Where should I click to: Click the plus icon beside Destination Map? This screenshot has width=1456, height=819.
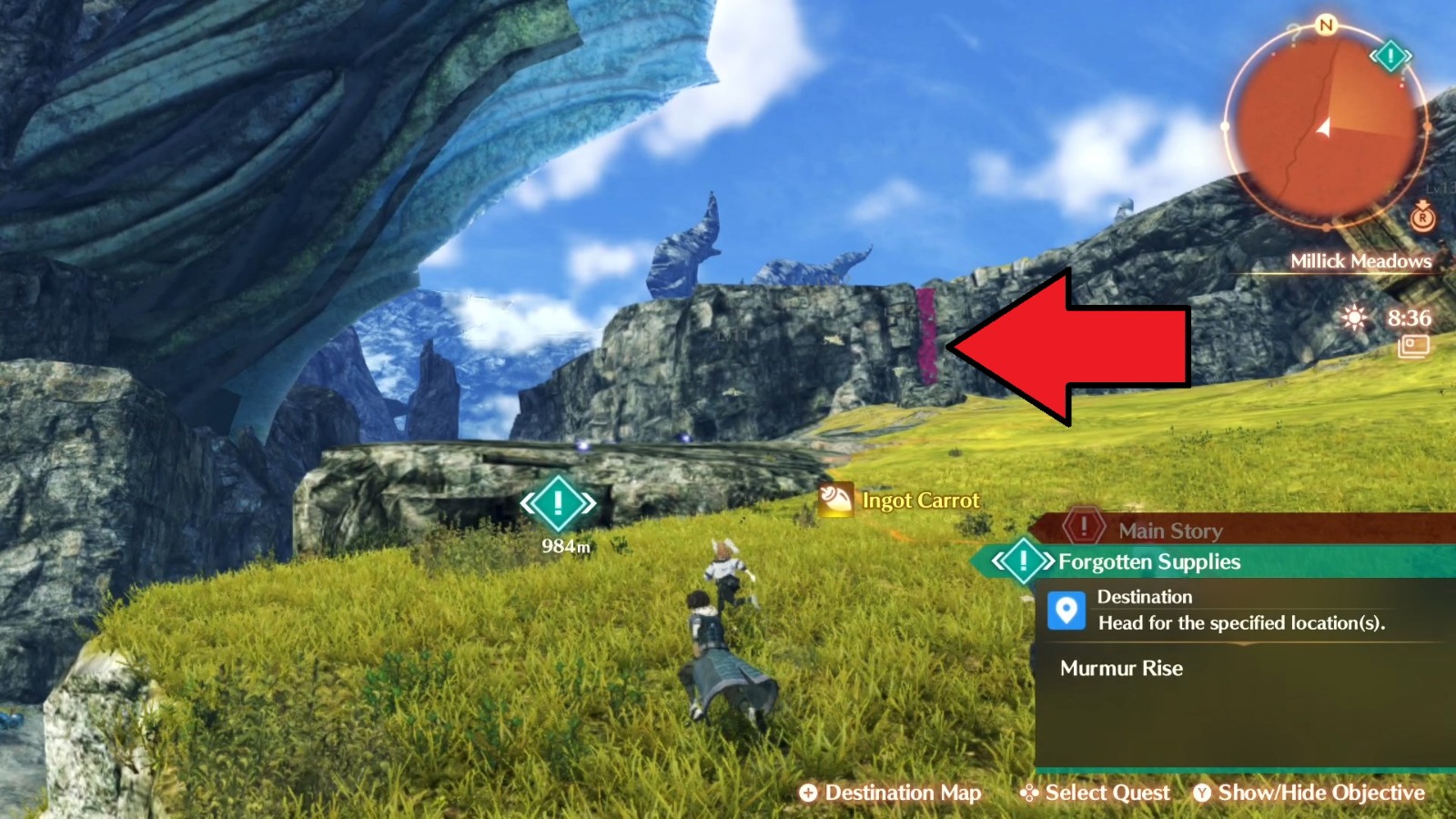tap(808, 793)
